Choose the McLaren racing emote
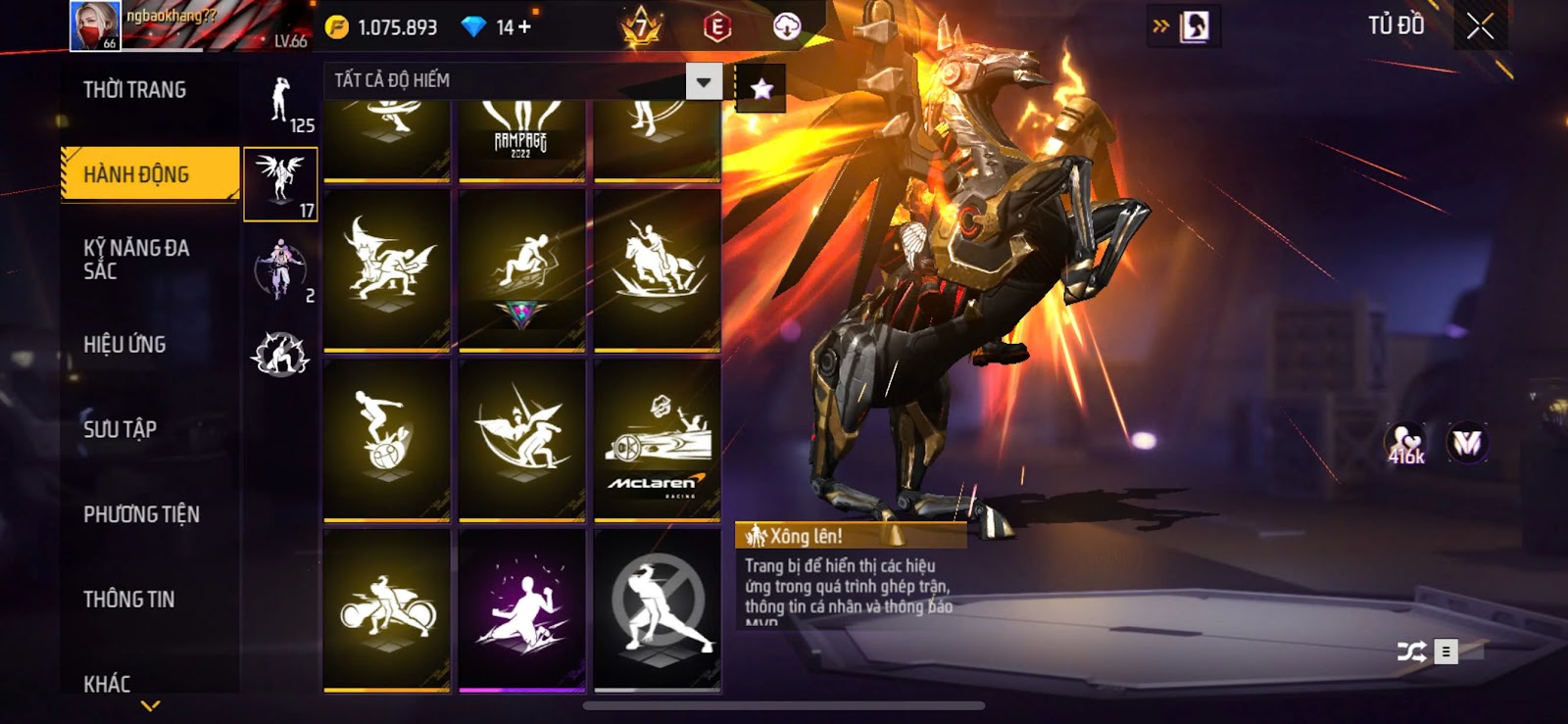The image size is (1568, 724). 657,439
